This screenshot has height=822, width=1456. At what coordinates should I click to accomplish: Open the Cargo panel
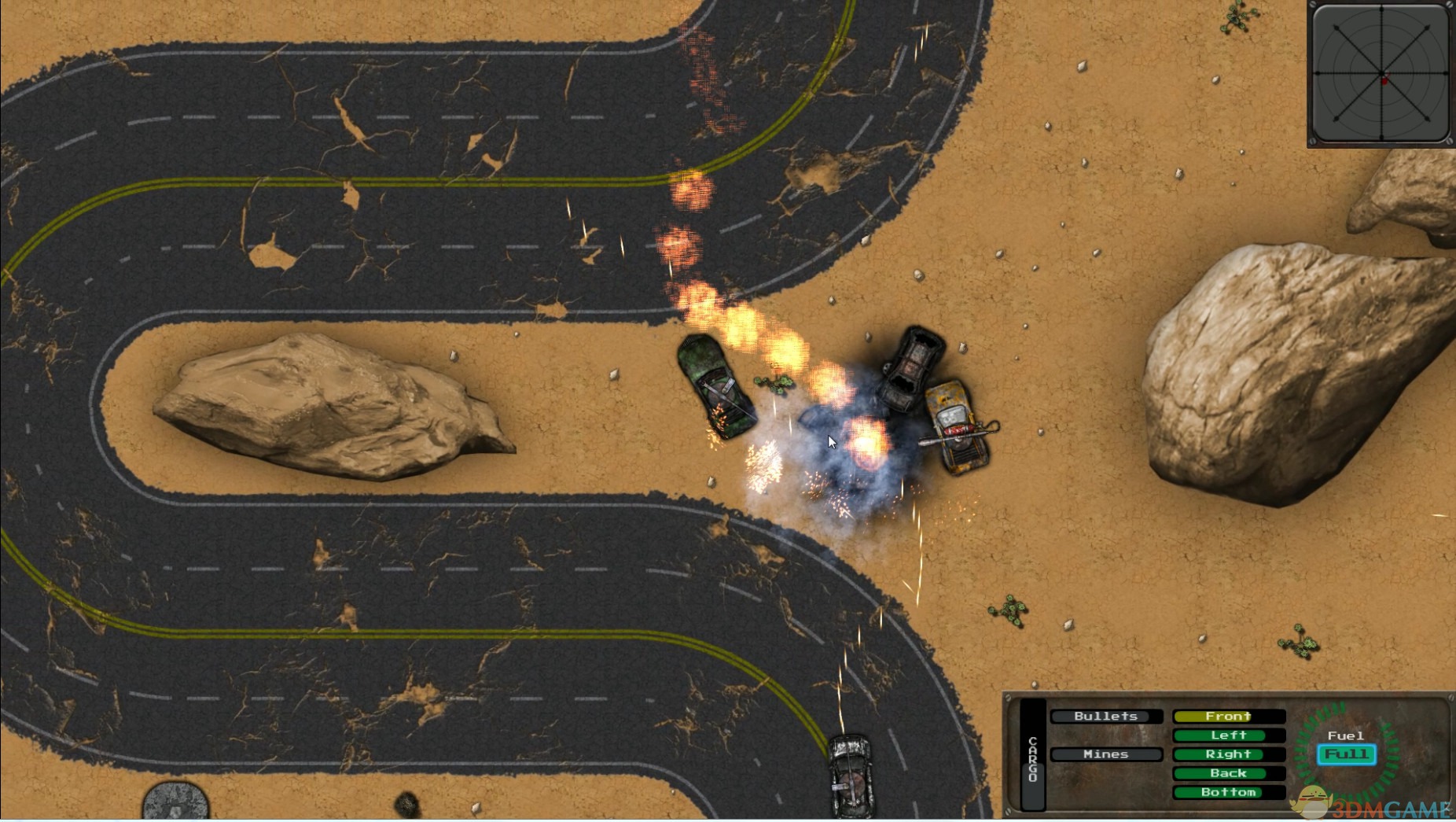(1032, 757)
